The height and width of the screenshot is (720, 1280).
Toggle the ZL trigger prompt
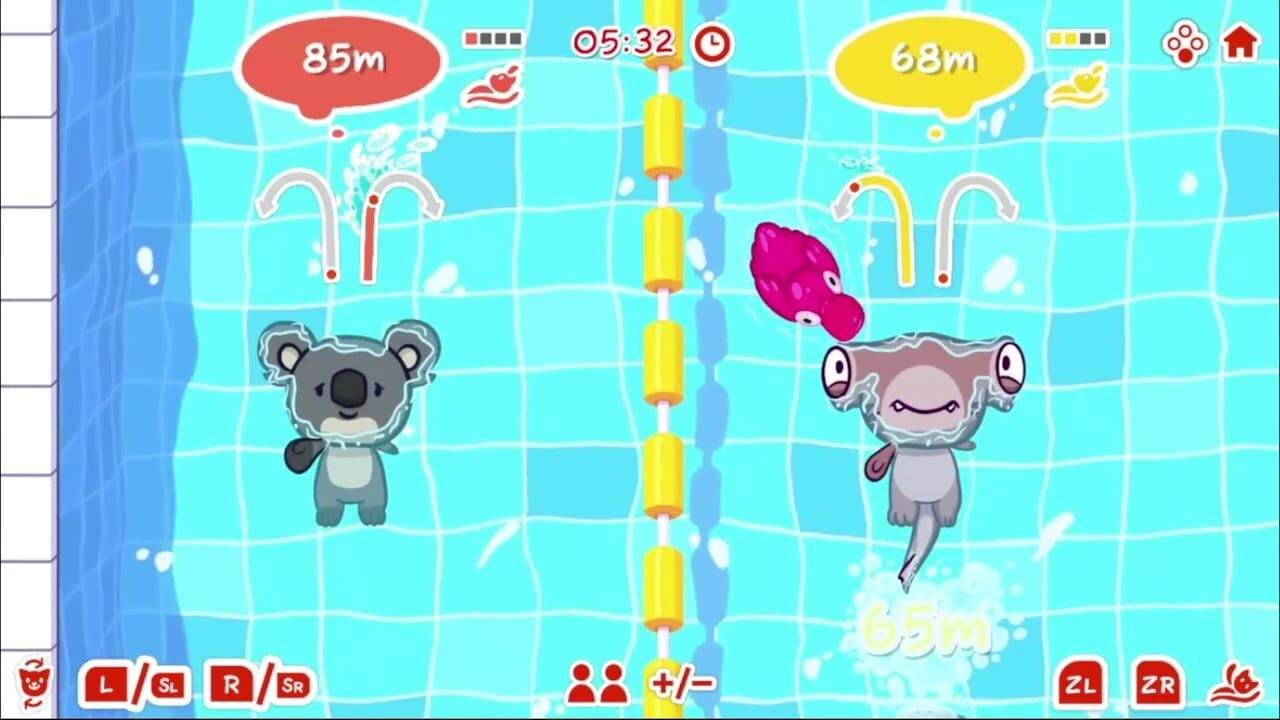click(1080, 686)
